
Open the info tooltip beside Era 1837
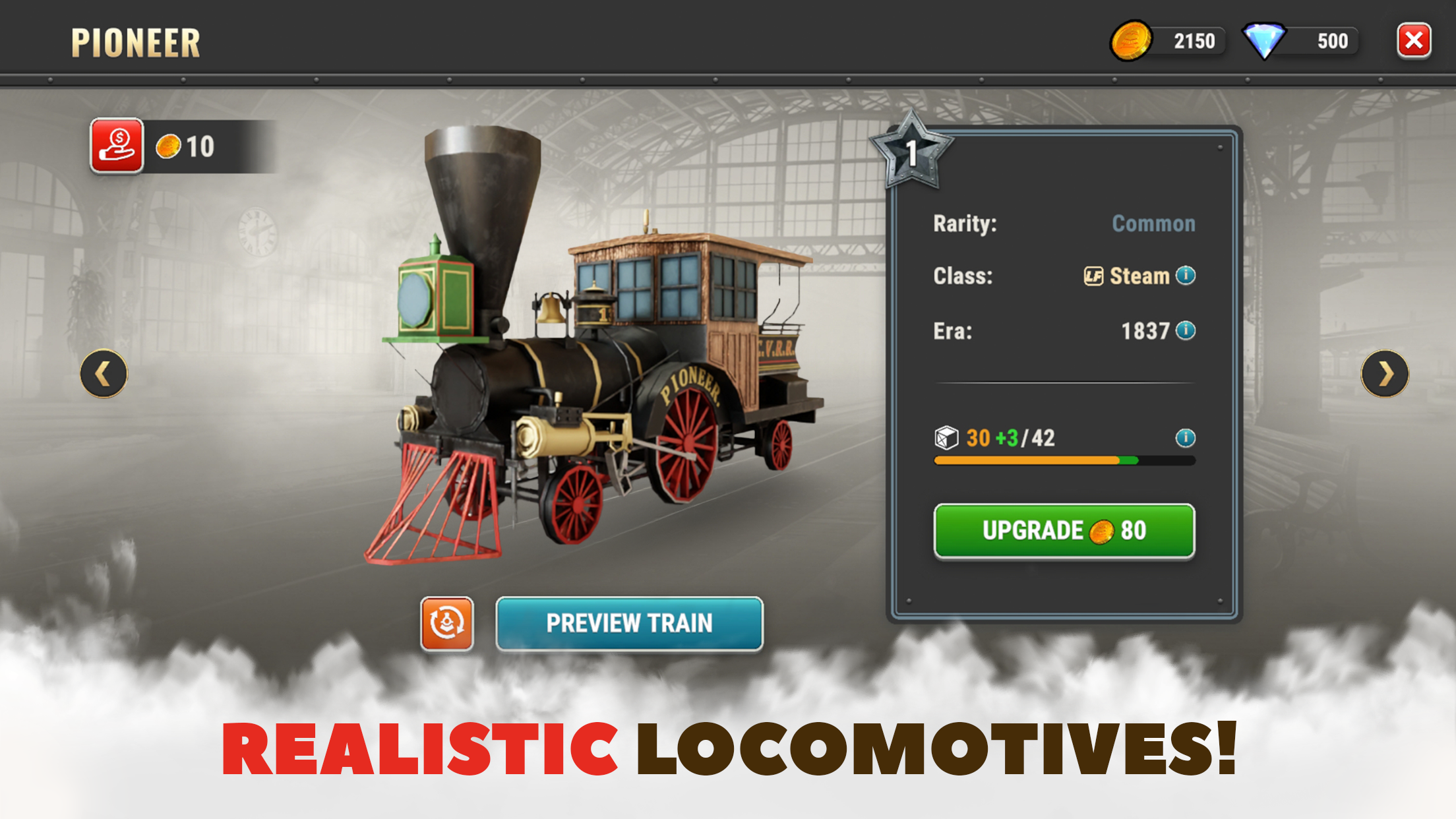1186,332
